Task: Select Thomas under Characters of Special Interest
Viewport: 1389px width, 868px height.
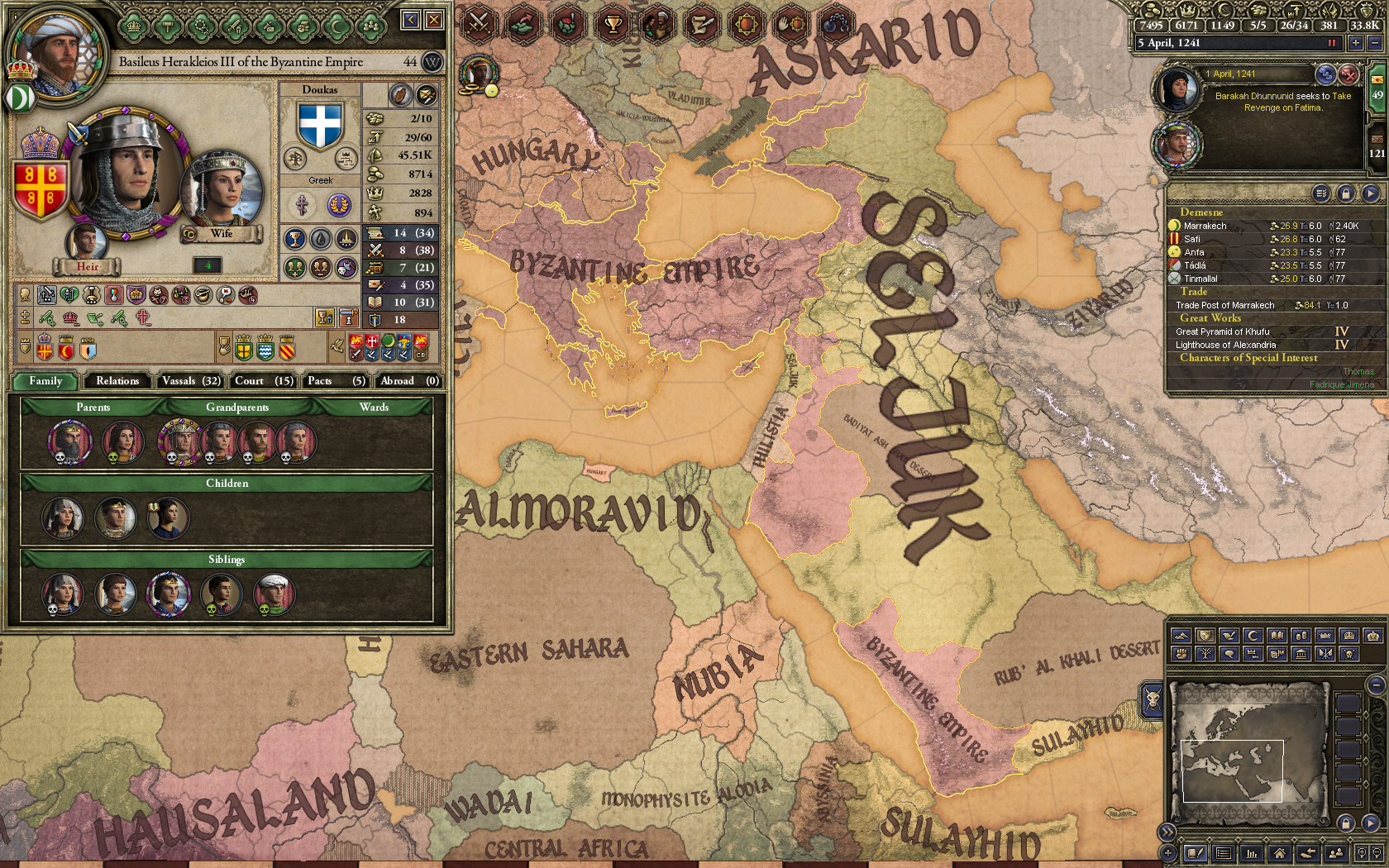Action: (1358, 372)
